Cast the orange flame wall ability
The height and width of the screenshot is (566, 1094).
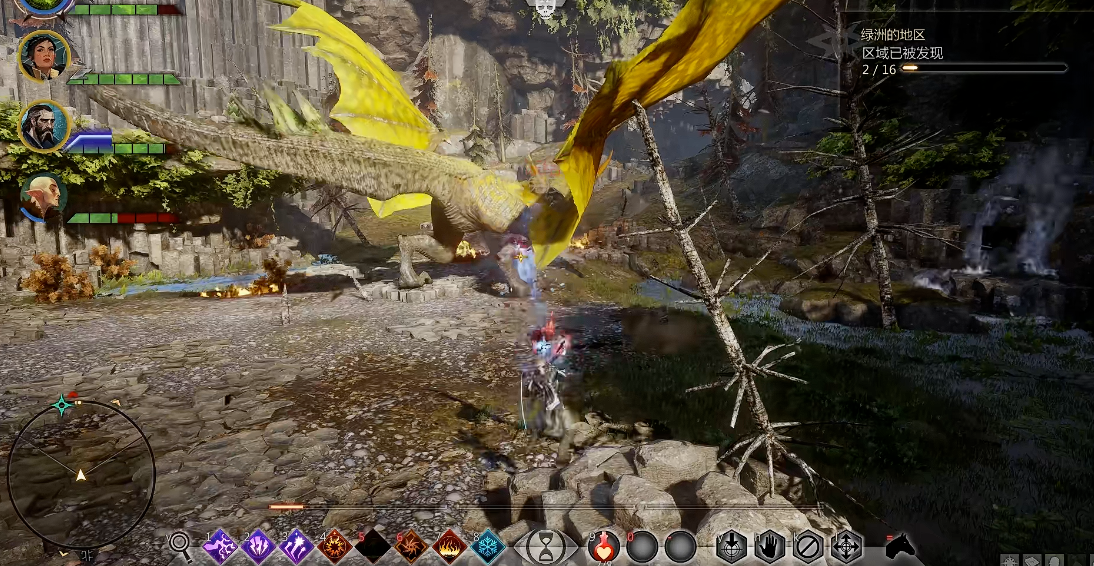(x=449, y=546)
